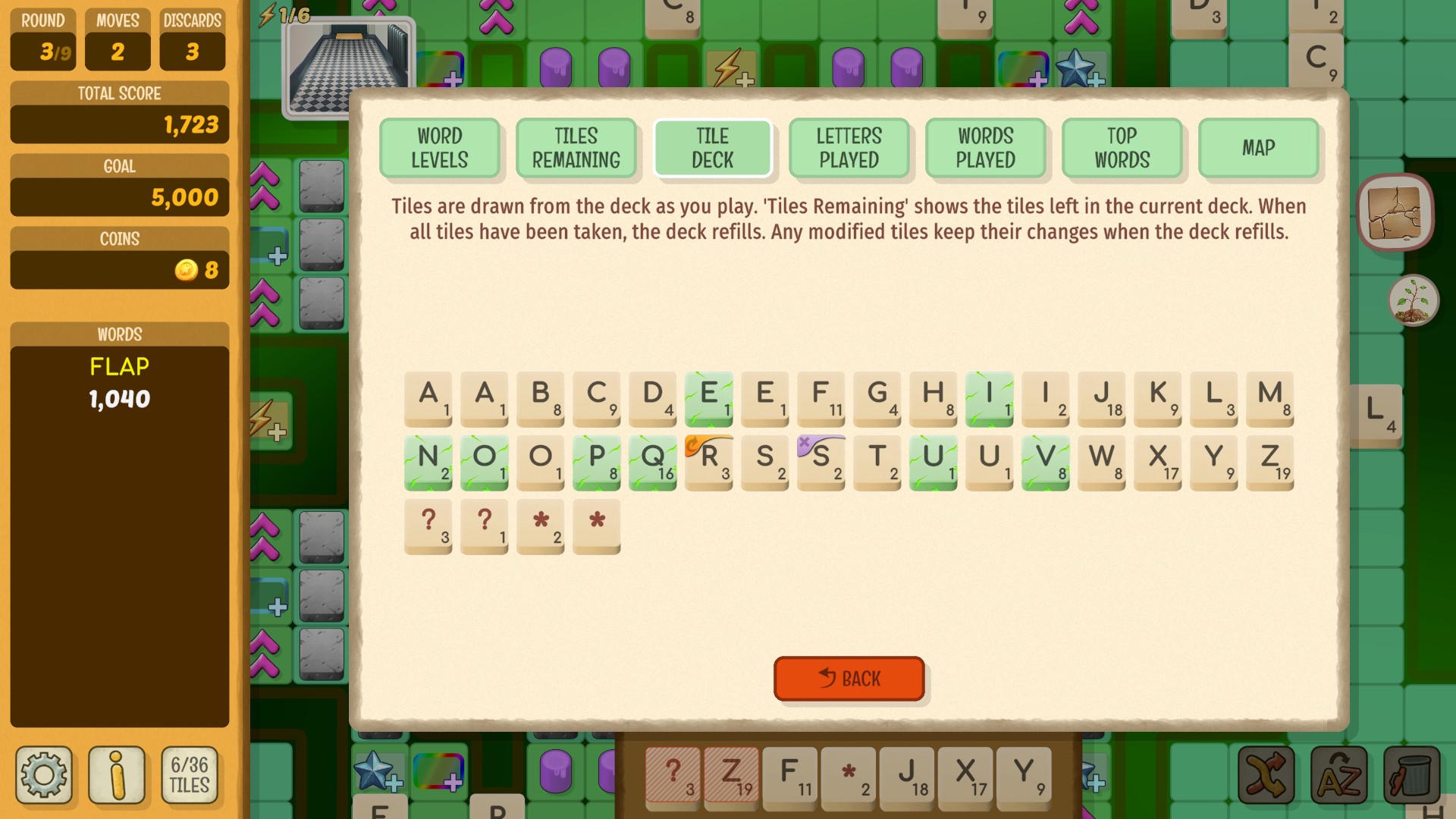Open settings with the gear icon
Image resolution: width=1456 pixels, height=819 pixels.
[x=44, y=775]
